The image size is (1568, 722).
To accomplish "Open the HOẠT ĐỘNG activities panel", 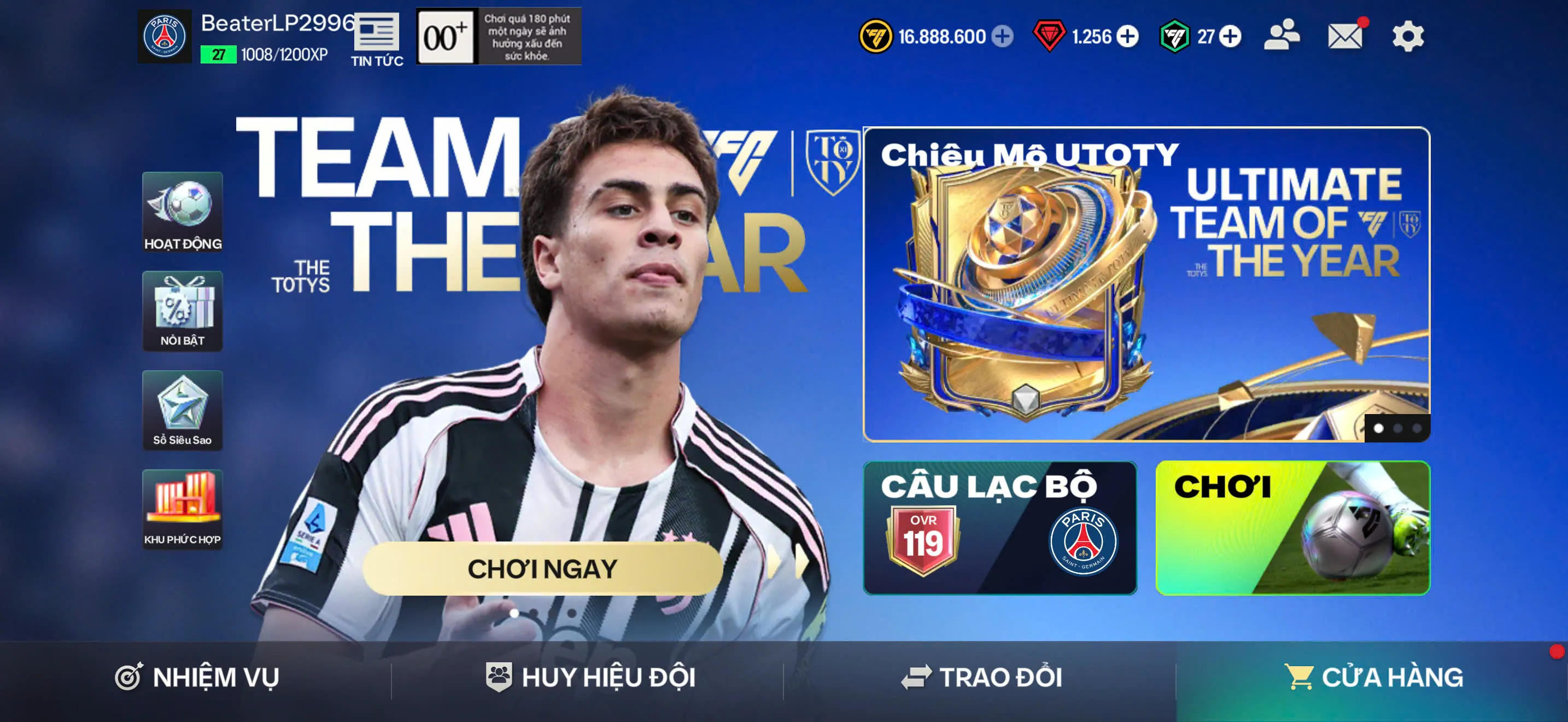I will (182, 214).
